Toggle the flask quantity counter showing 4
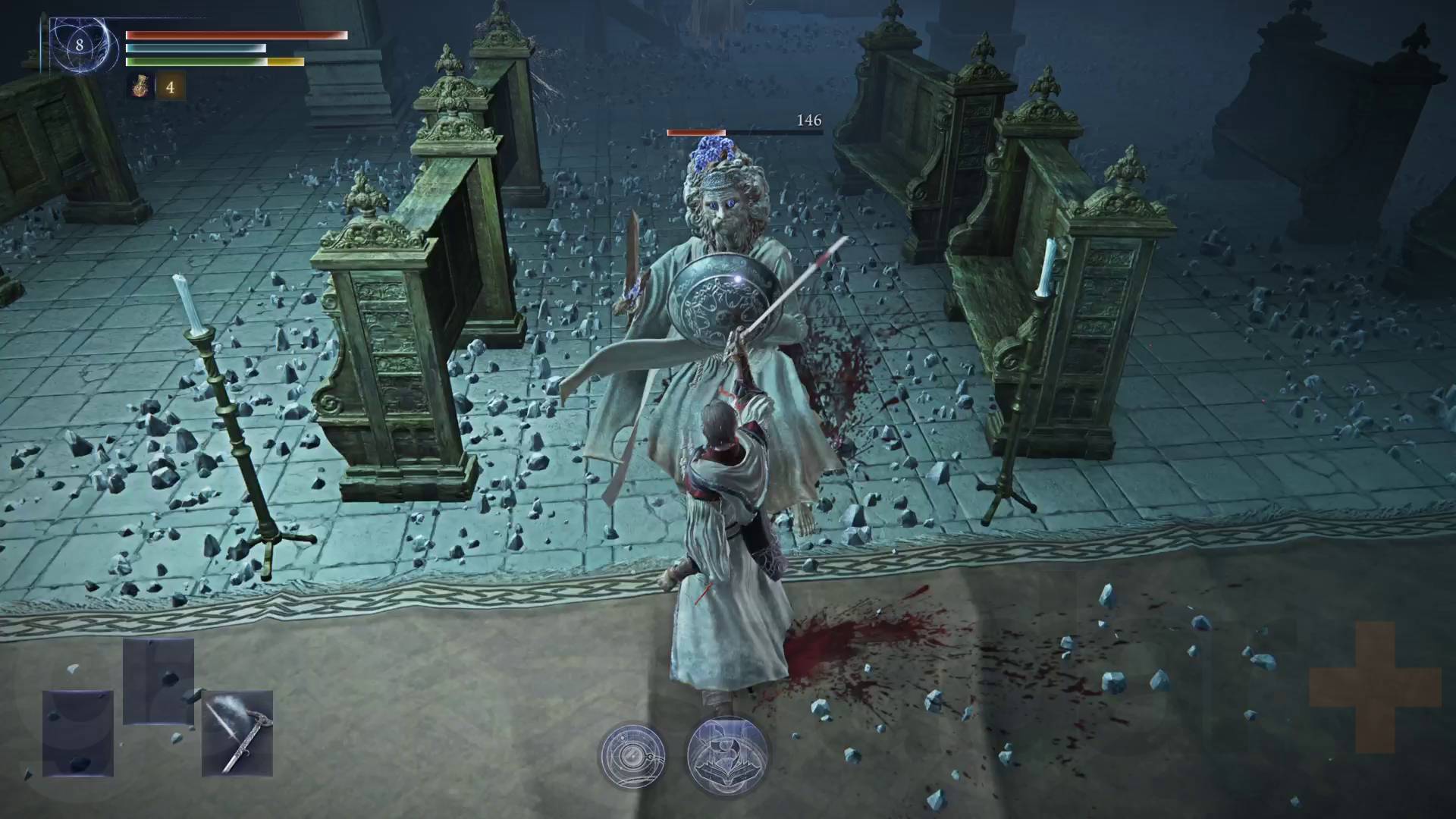Screen dimensions: 1456x819 (x=170, y=87)
